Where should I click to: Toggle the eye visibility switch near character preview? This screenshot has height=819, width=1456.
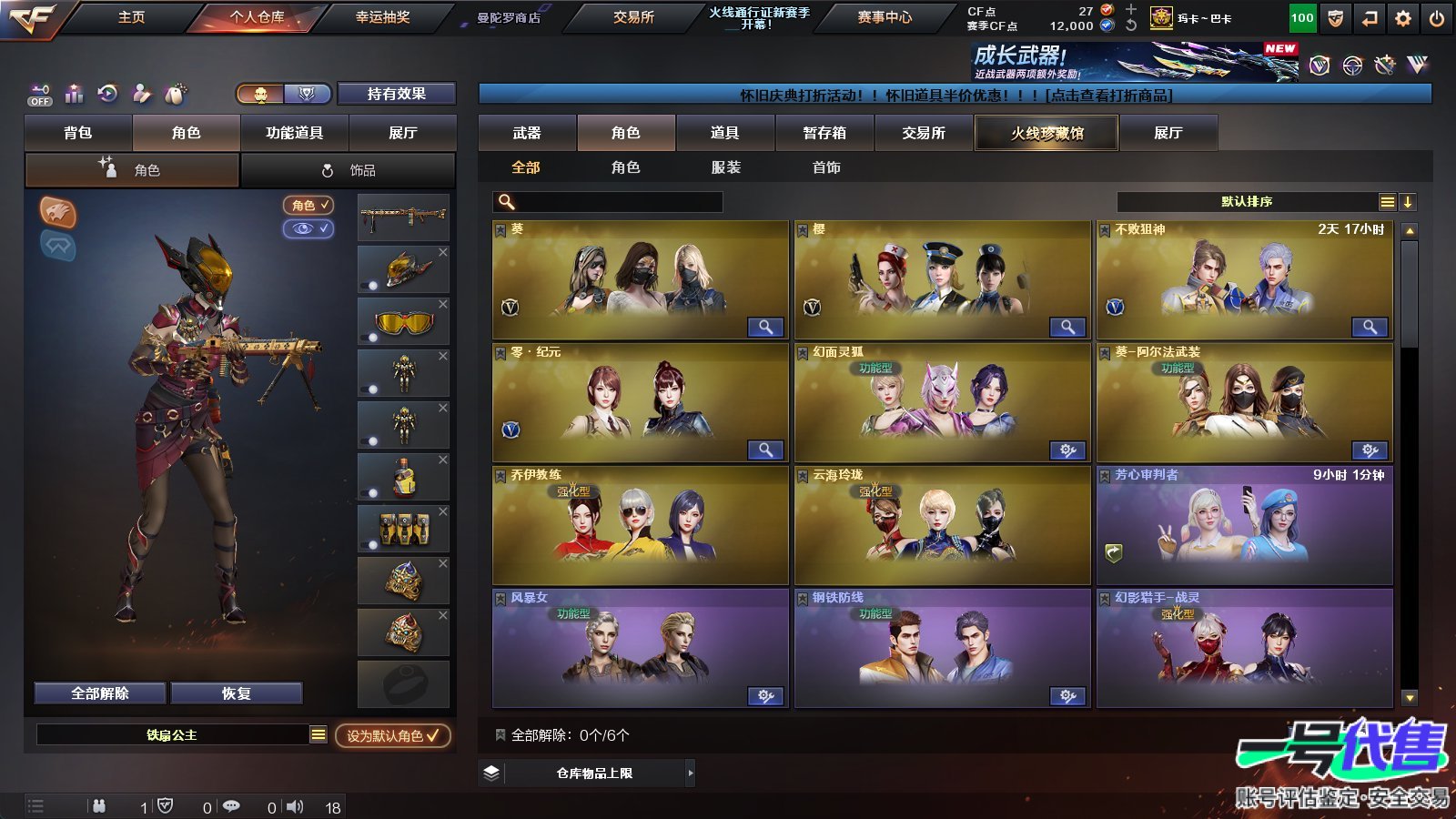pyautogui.click(x=310, y=229)
